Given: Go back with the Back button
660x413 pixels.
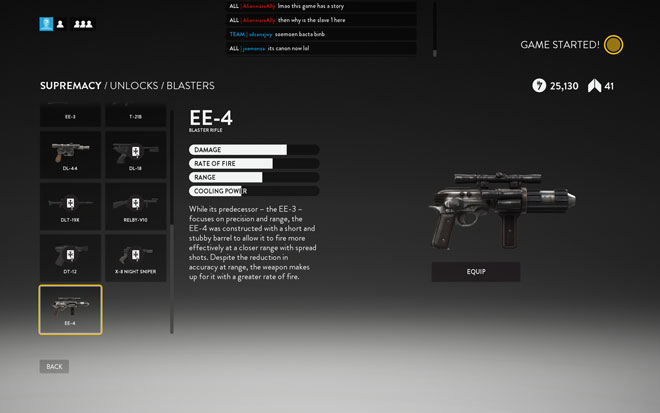Looking at the screenshot, I should tap(54, 367).
